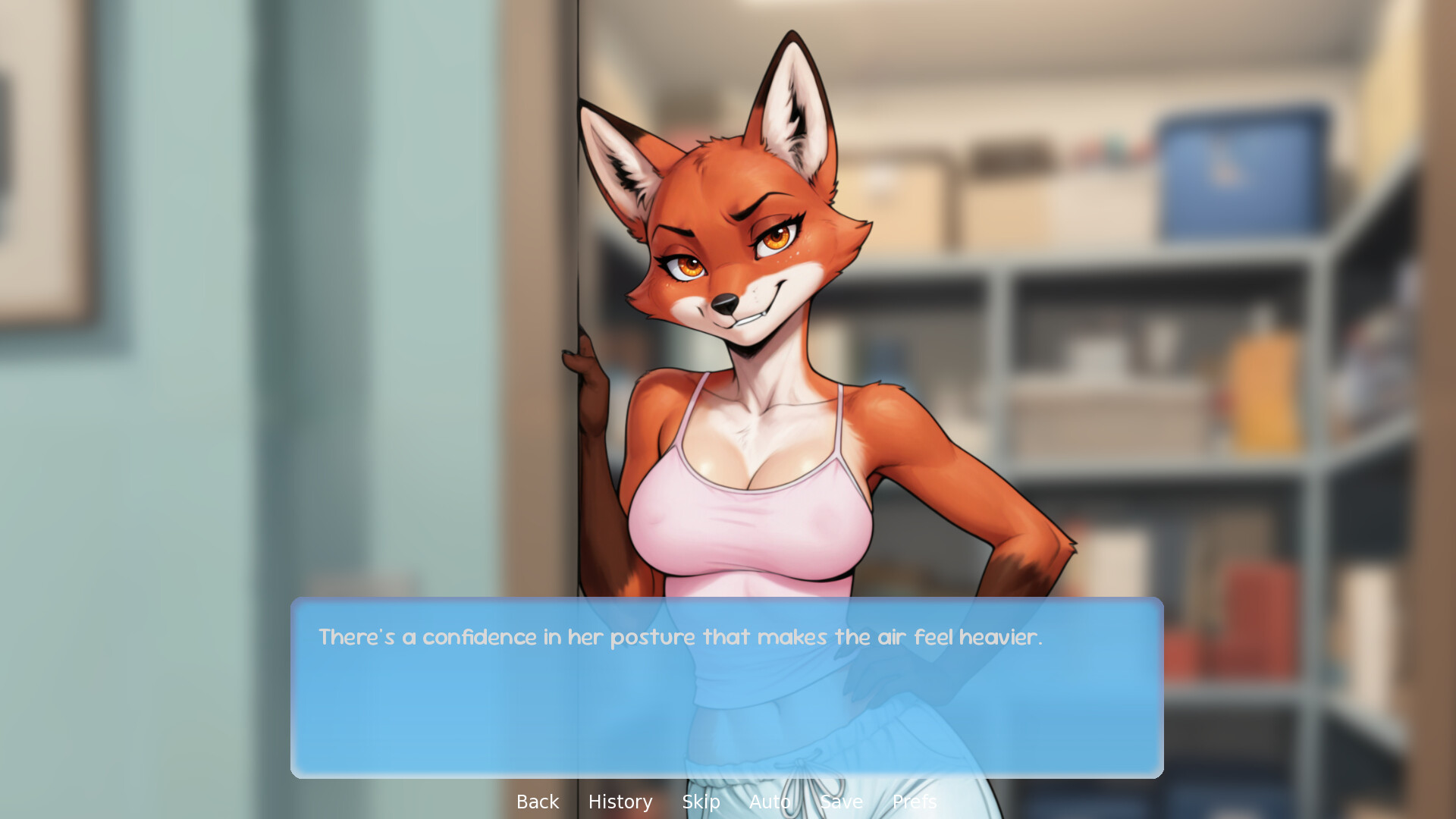Turn on Skip to fast-forward text
The height and width of the screenshot is (819, 1456).
[701, 802]
